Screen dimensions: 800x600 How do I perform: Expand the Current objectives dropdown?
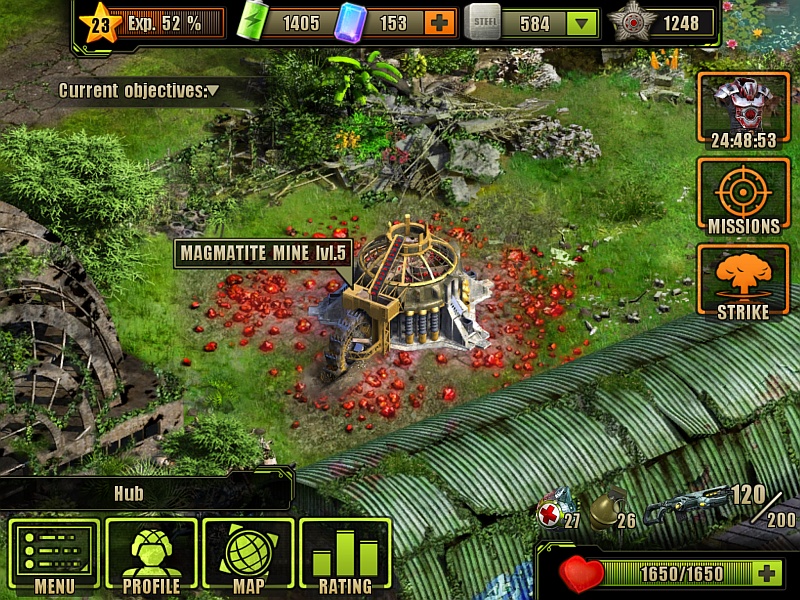click(213, 91)
